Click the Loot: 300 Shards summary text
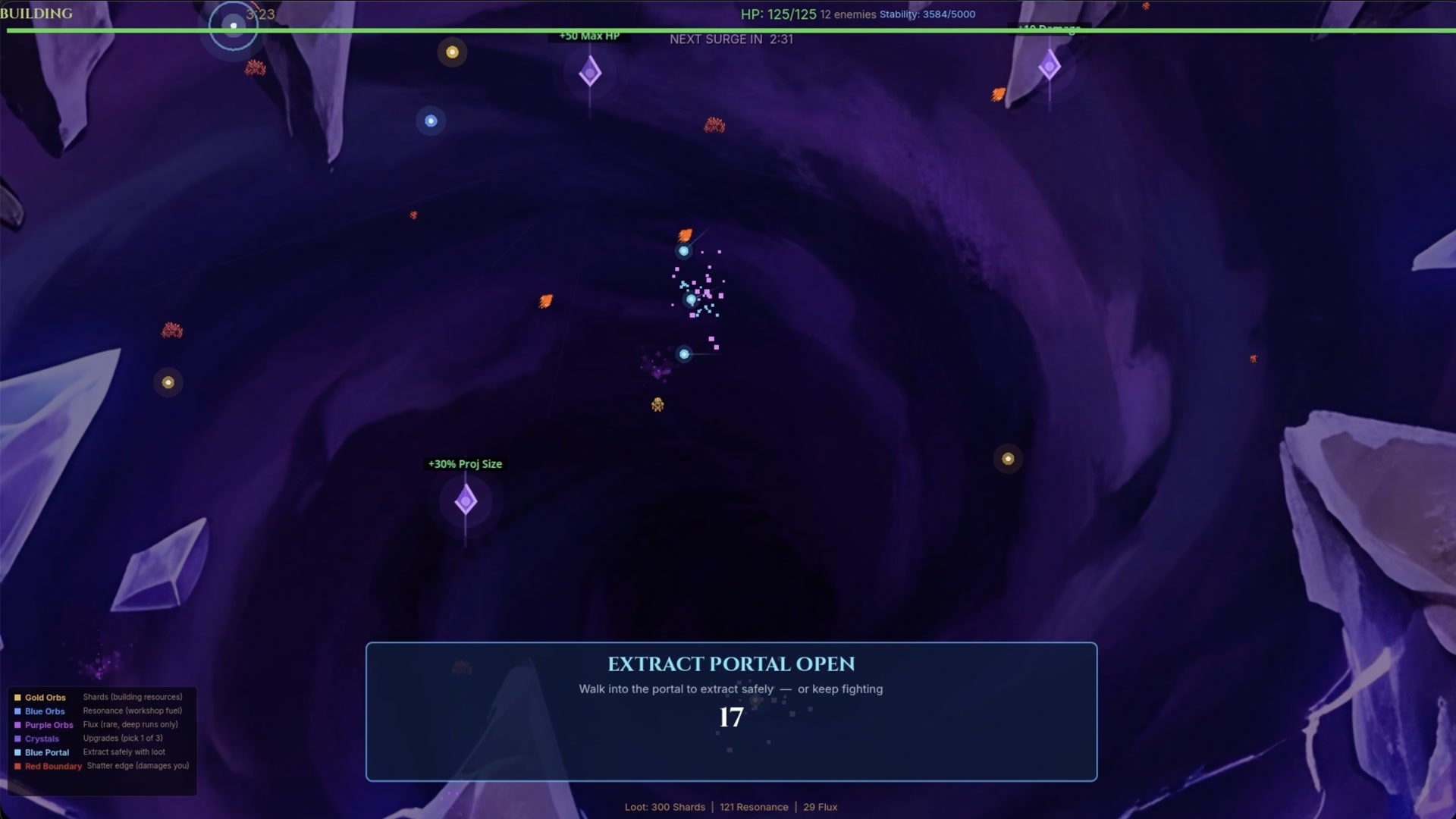Viewport: 1456px width, 819px height. click(664, 807)
